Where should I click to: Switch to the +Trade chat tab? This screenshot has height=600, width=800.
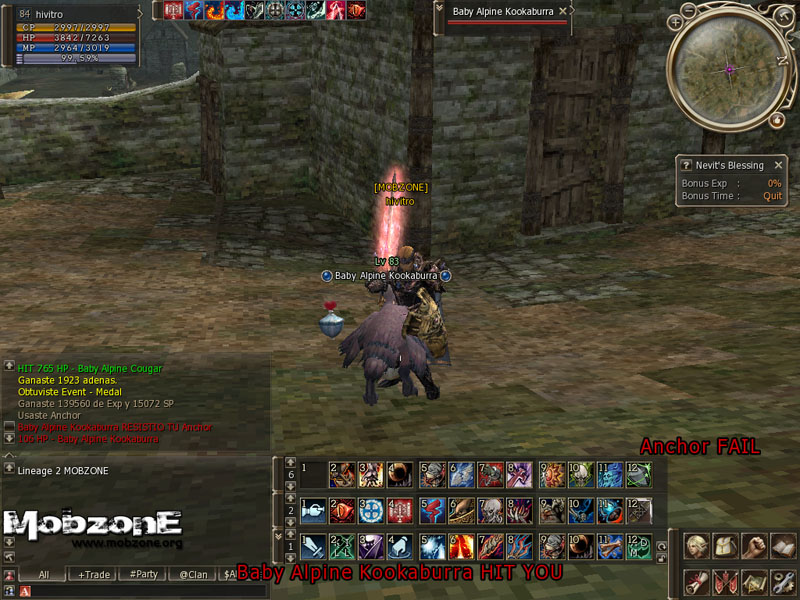[94, 575]
